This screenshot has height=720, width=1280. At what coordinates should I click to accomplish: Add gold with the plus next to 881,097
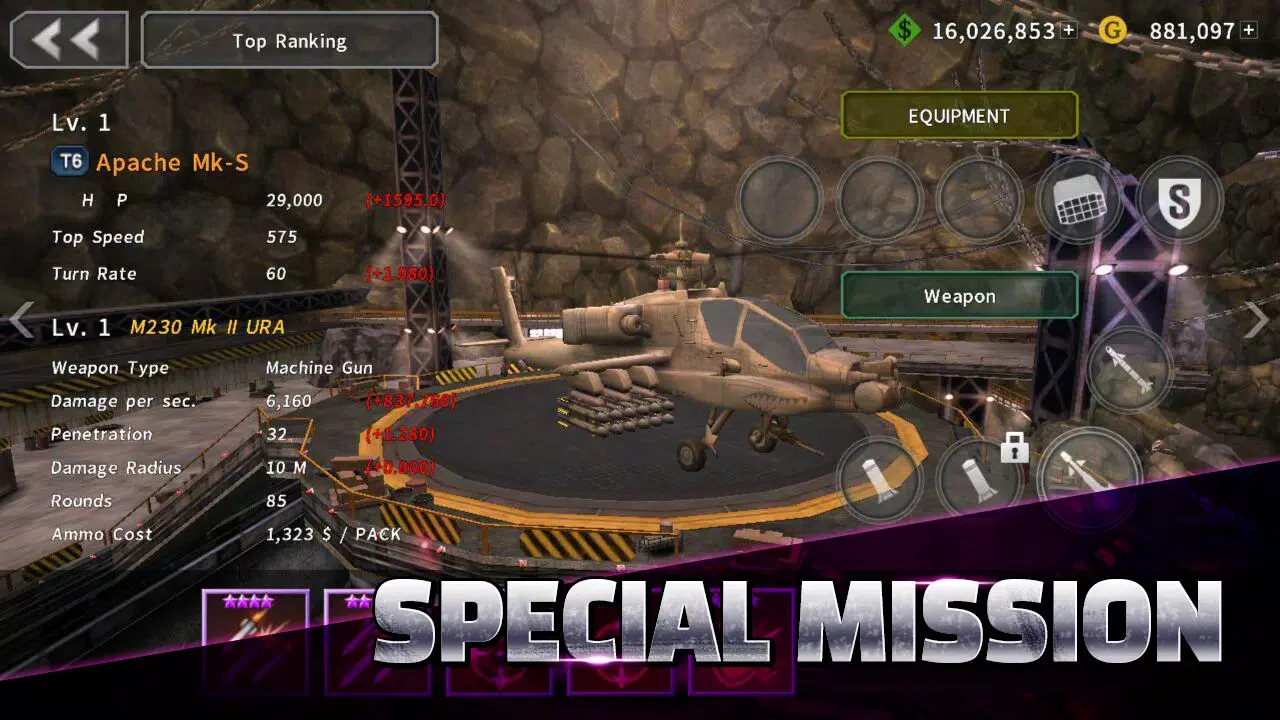1250,31
